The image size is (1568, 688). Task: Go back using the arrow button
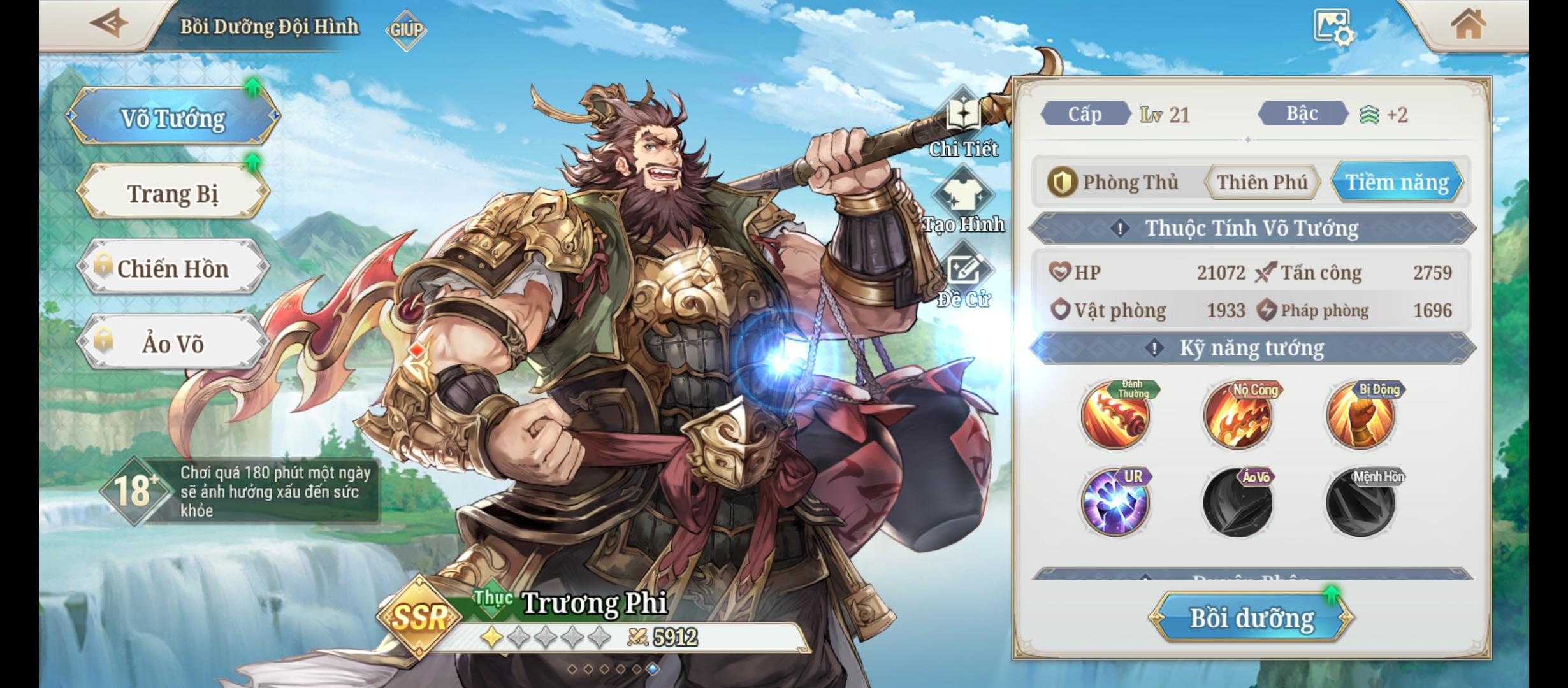click(108, 24)
